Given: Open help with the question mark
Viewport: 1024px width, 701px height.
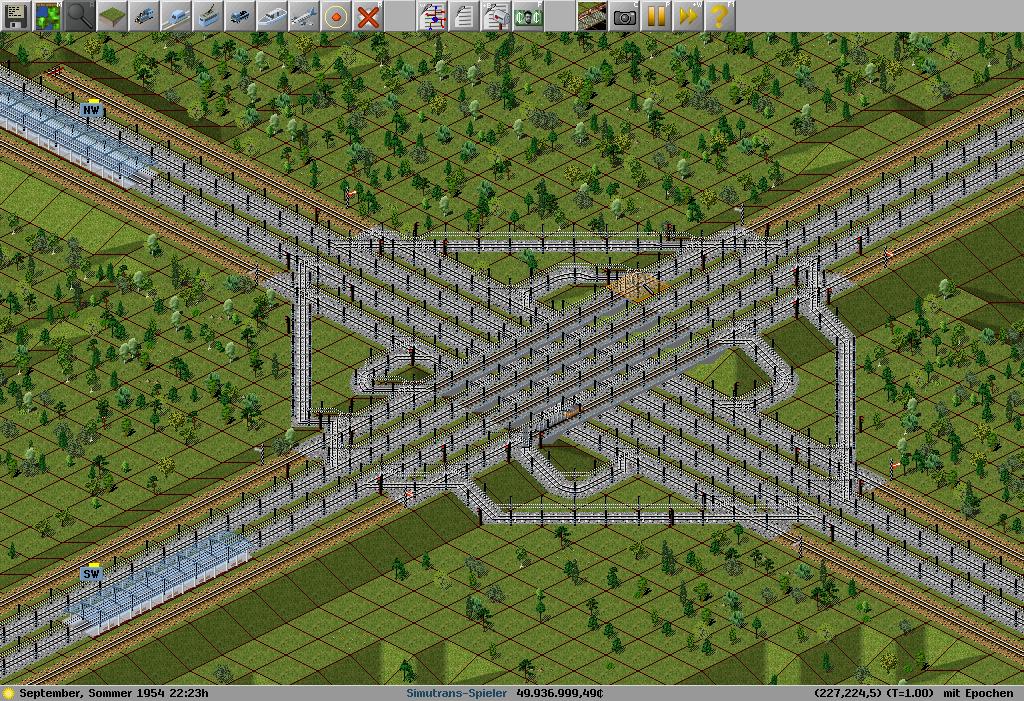Looking at the screenshot, I should click(719, 15).
